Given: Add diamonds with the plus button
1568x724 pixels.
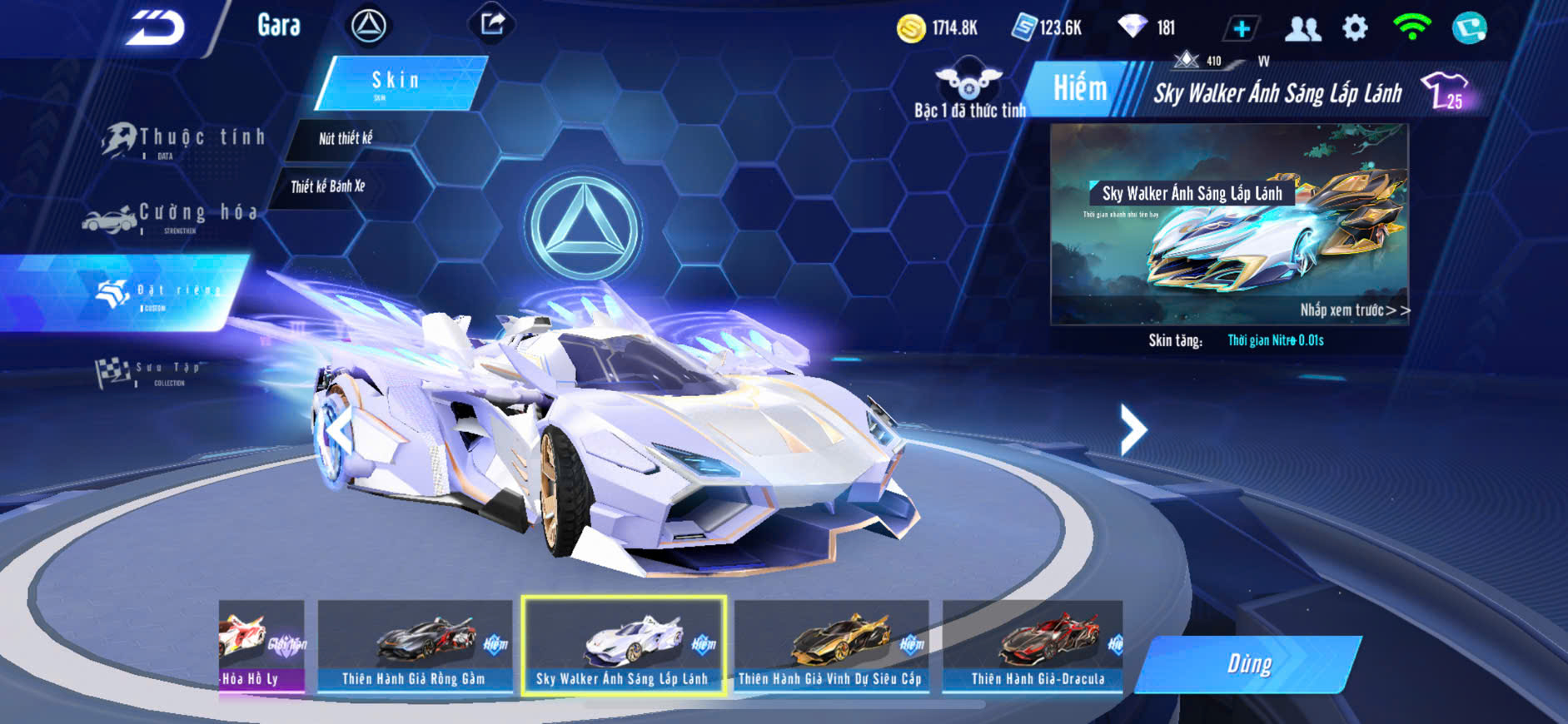Looking at the screenshot, I should [1241, 28].
